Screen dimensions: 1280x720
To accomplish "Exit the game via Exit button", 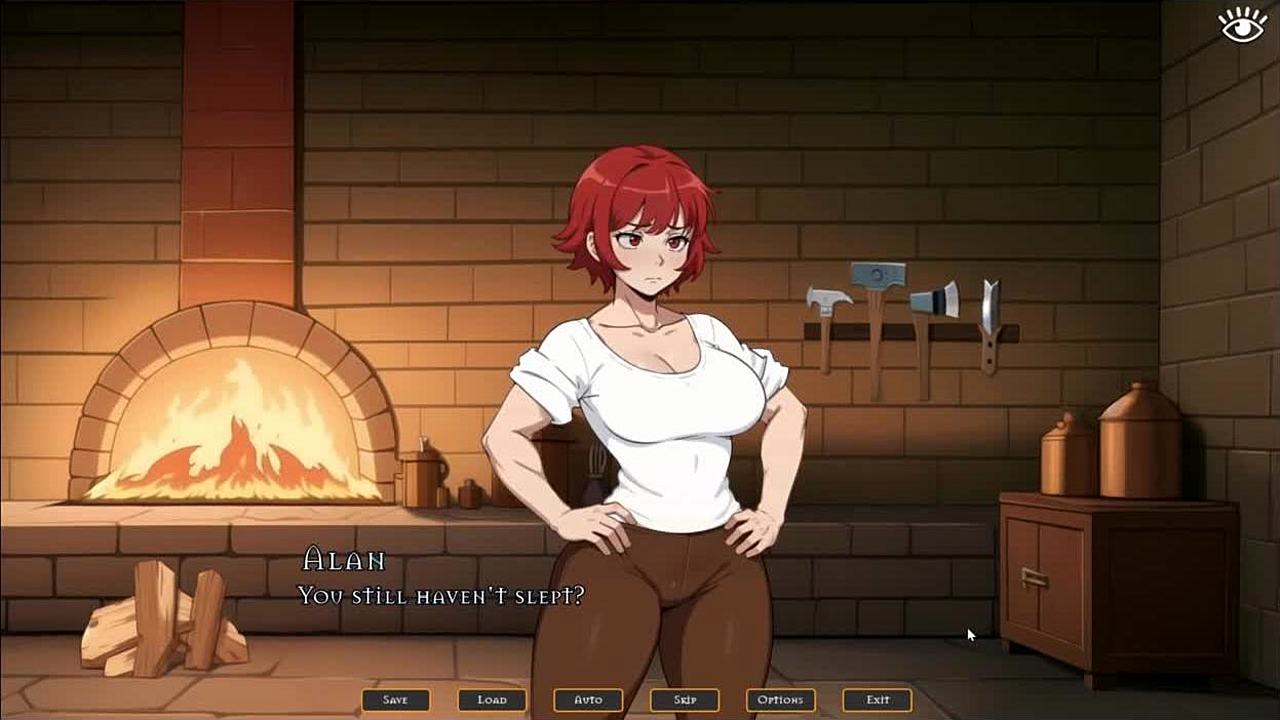I will (877, 700).
